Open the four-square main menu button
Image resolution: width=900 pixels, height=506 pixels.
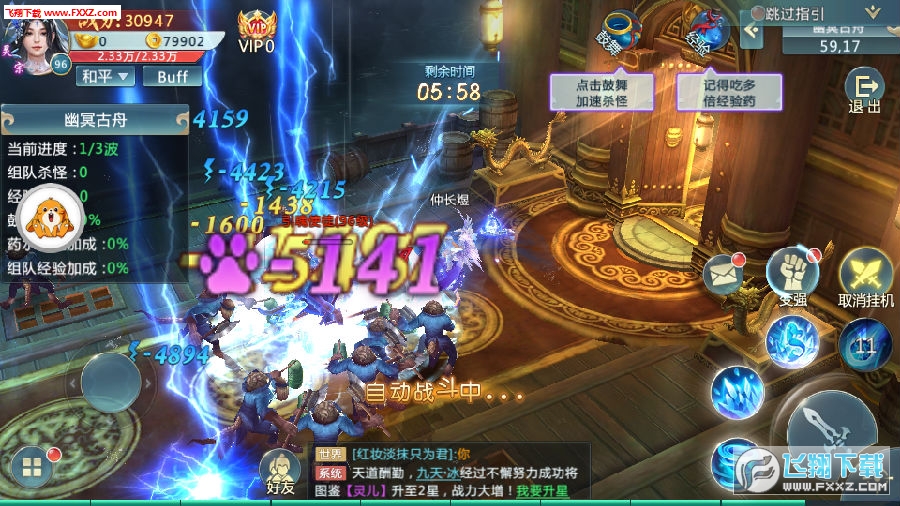coord(32,467)
